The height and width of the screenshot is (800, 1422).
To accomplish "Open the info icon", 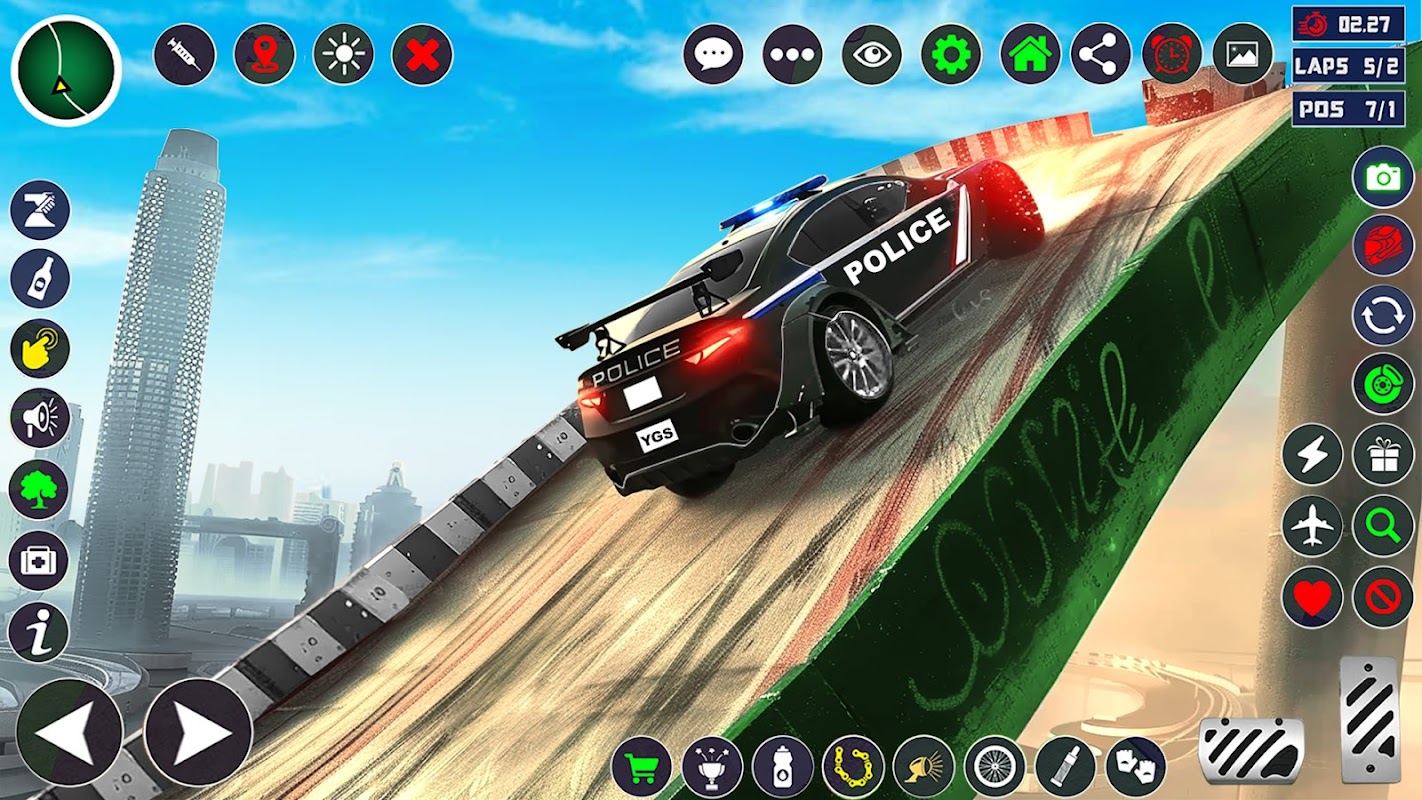I will pyautogui.click(x=39, y=632).
